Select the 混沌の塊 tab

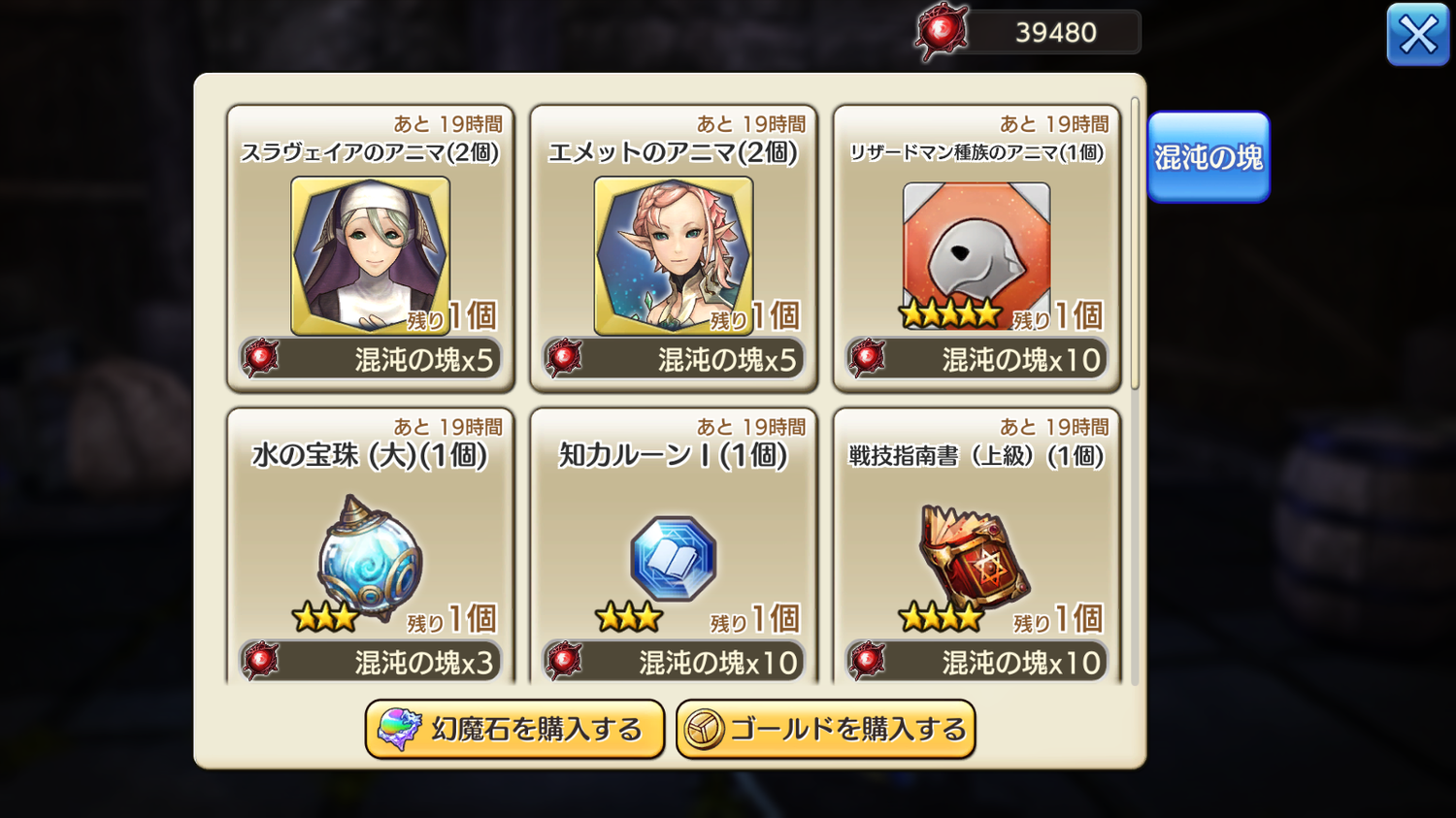(1208, 157)
